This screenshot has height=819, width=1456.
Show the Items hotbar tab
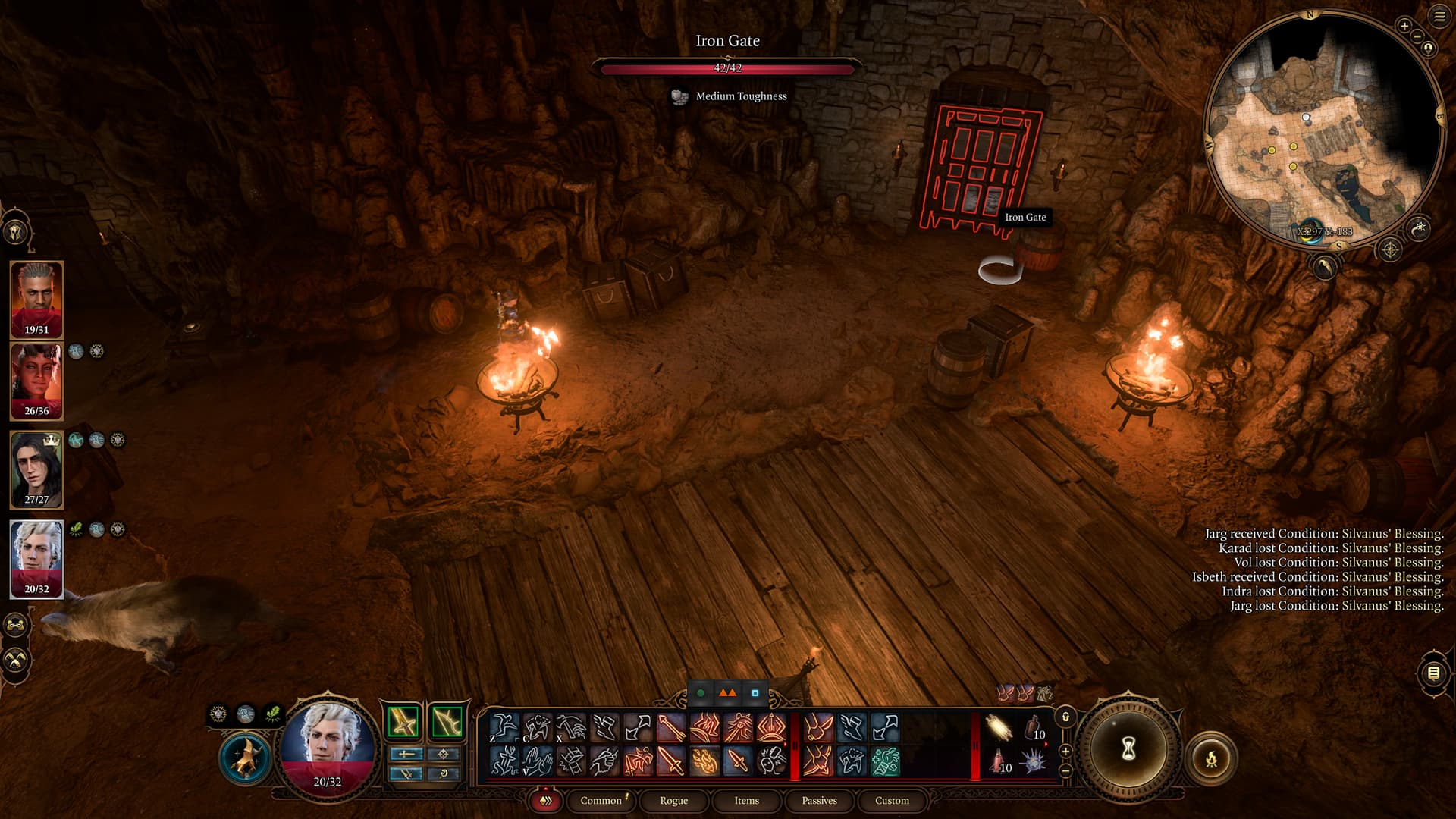pyautogui.click(x=746, y=800)
